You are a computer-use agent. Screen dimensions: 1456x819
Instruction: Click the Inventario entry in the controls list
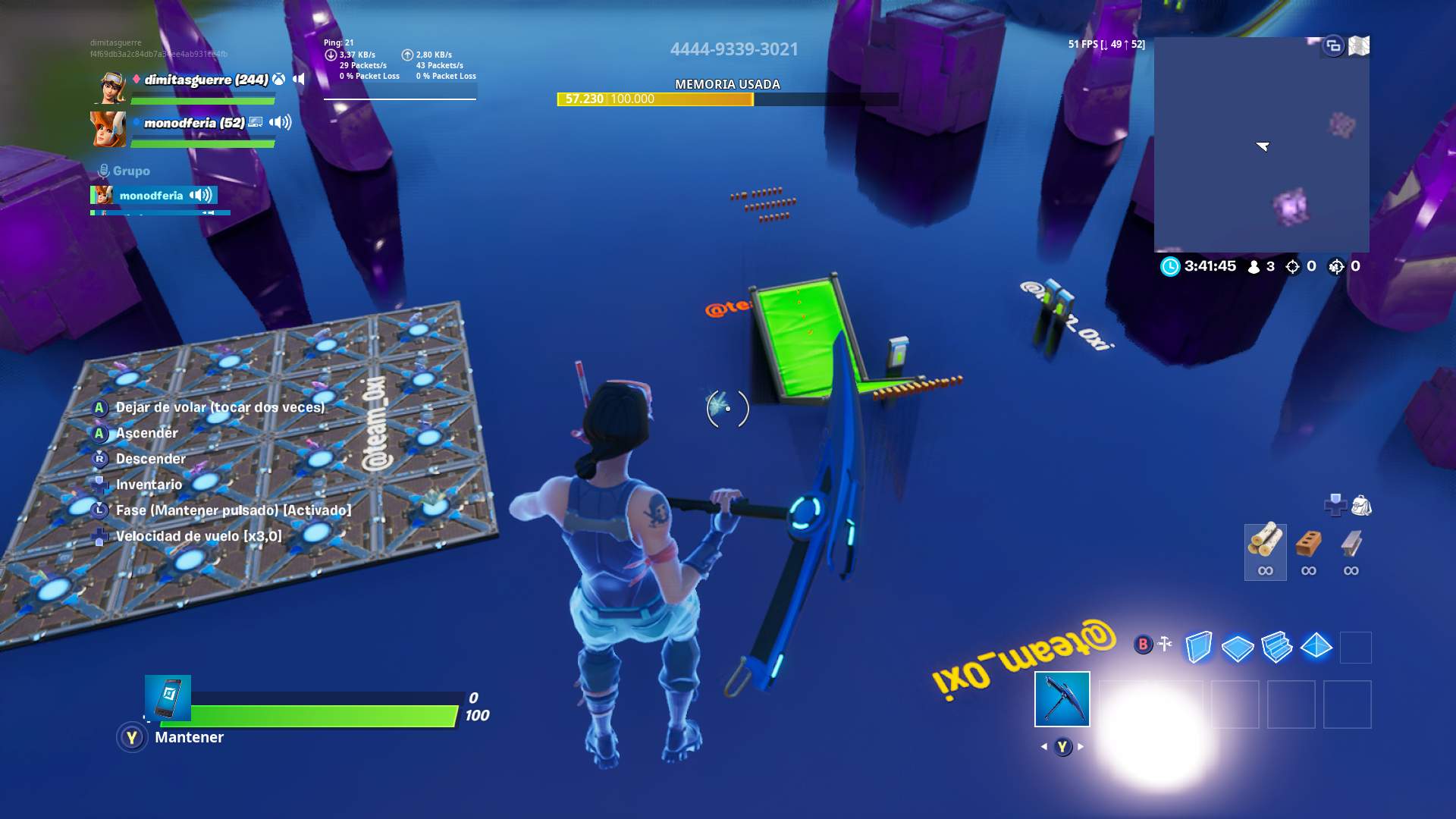click(x=149, y=485)
